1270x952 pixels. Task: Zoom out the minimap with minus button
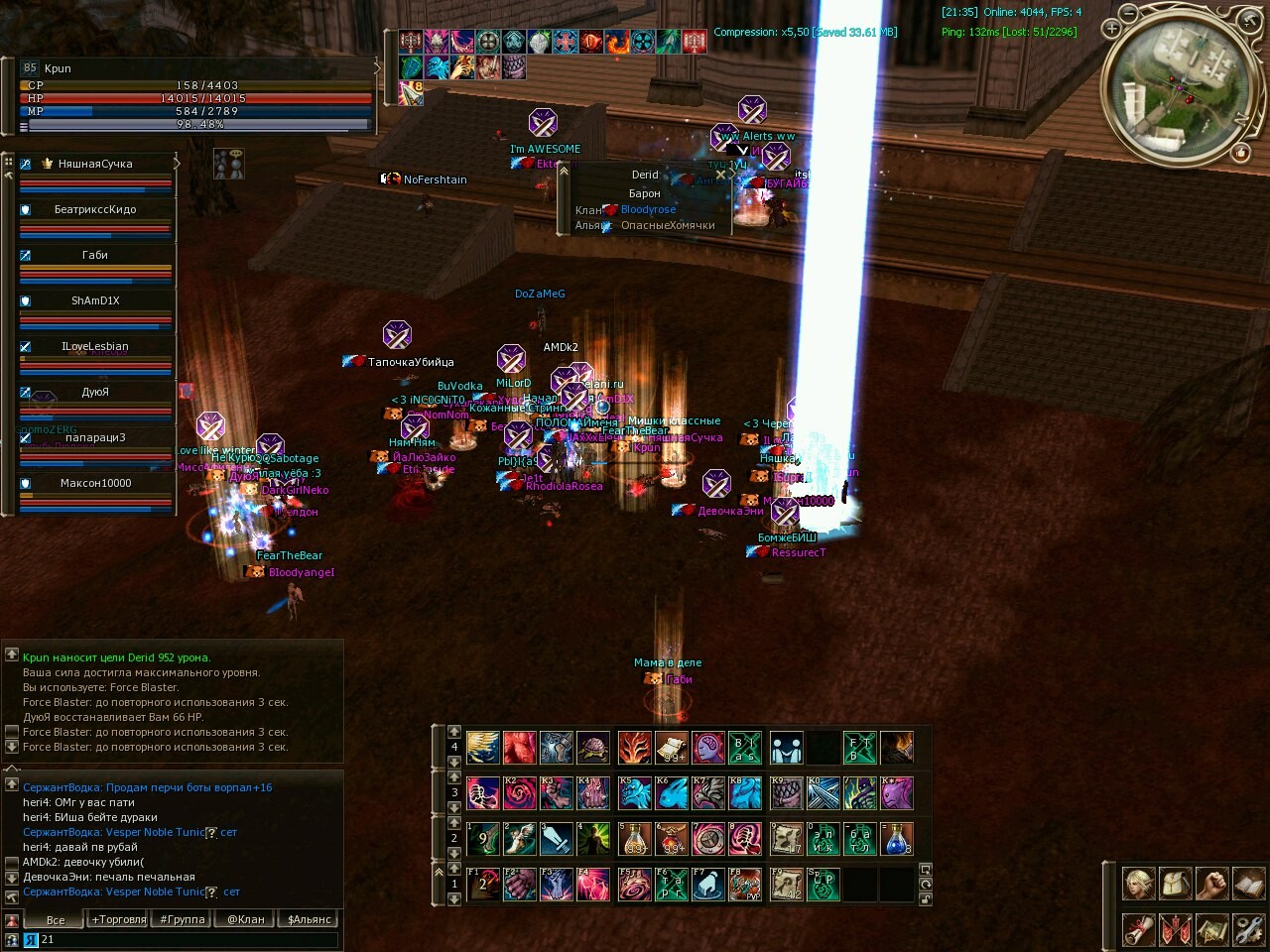[1128, 13]
